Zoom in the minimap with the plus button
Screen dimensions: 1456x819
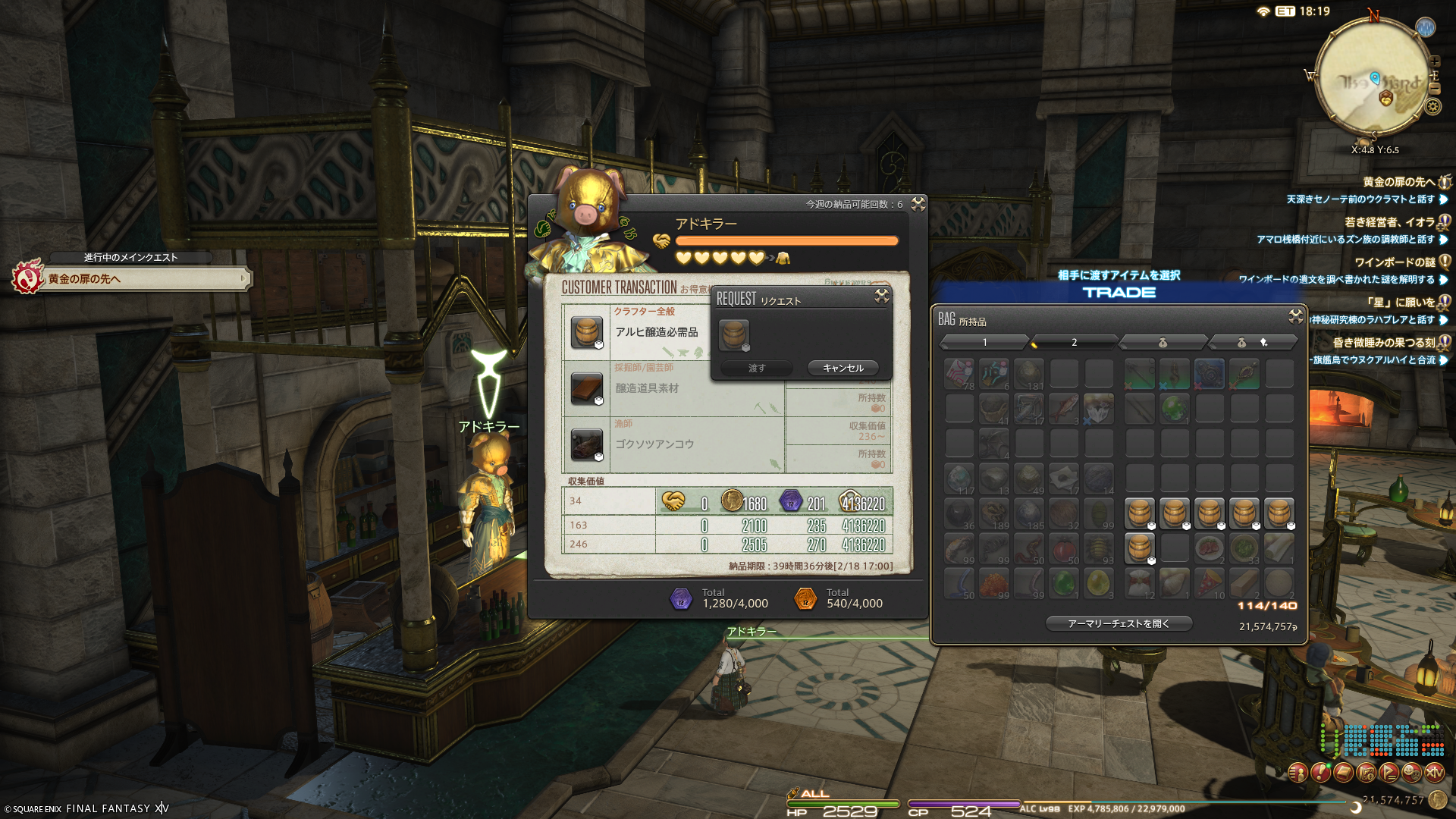click(1434, 61)
